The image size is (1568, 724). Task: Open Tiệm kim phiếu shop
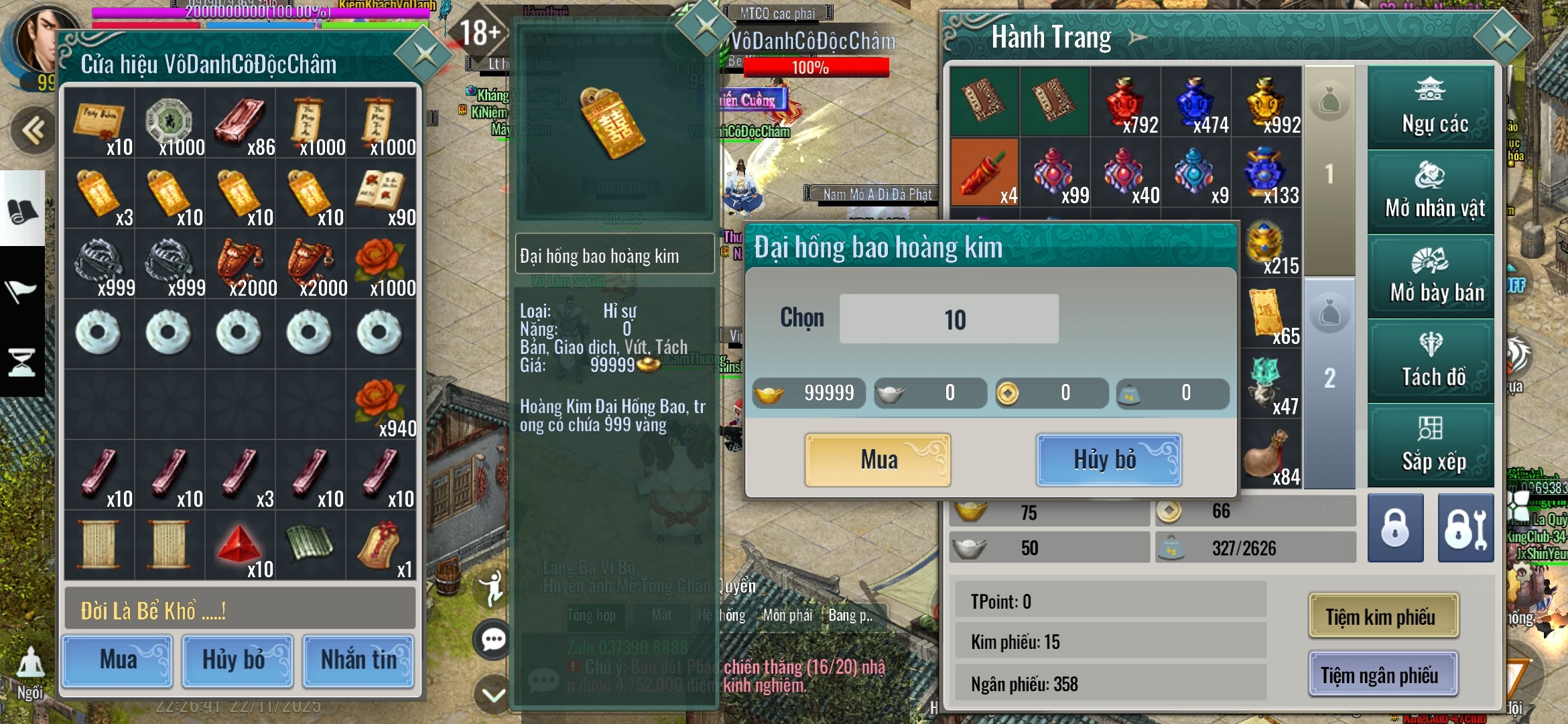point(1383,616)
